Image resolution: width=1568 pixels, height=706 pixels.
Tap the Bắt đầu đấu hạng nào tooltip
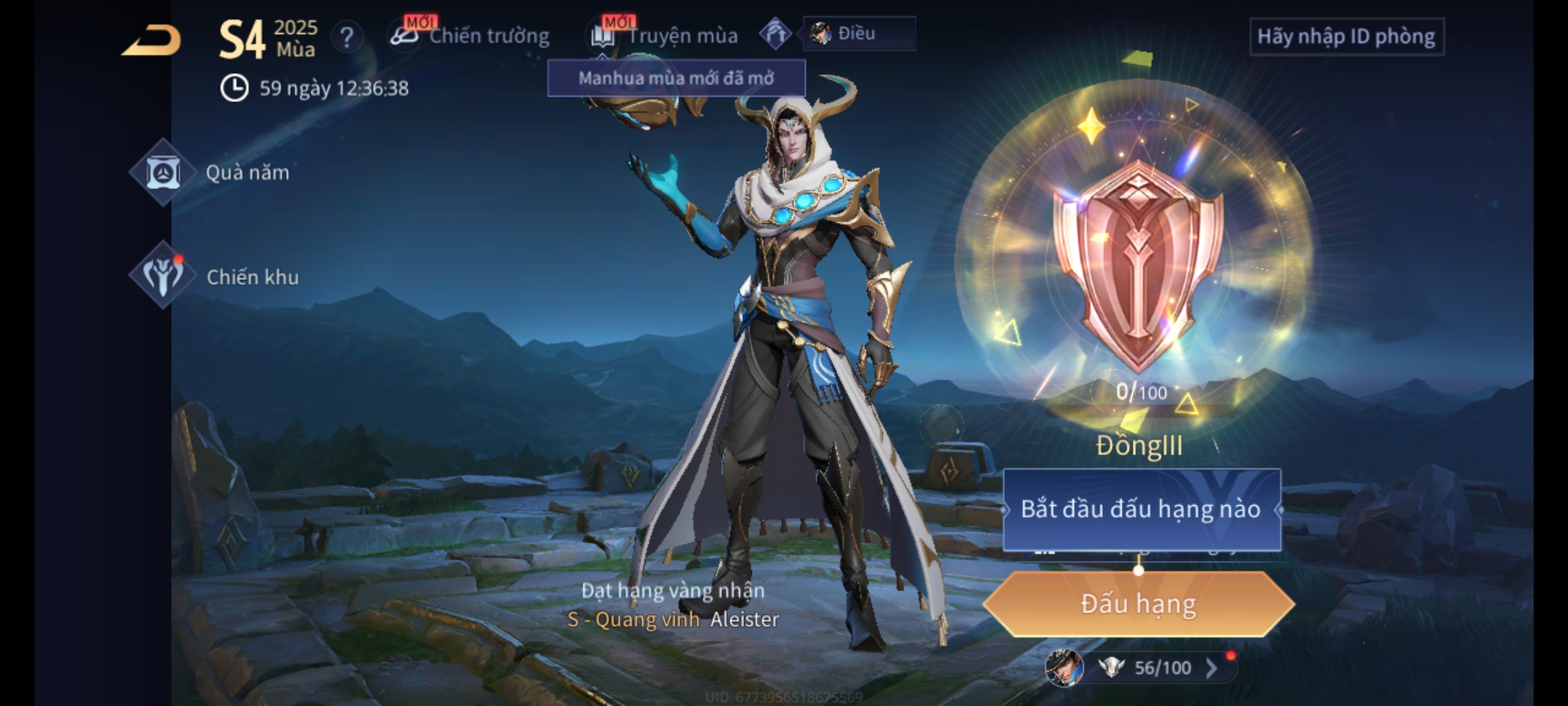point(1141,509)
